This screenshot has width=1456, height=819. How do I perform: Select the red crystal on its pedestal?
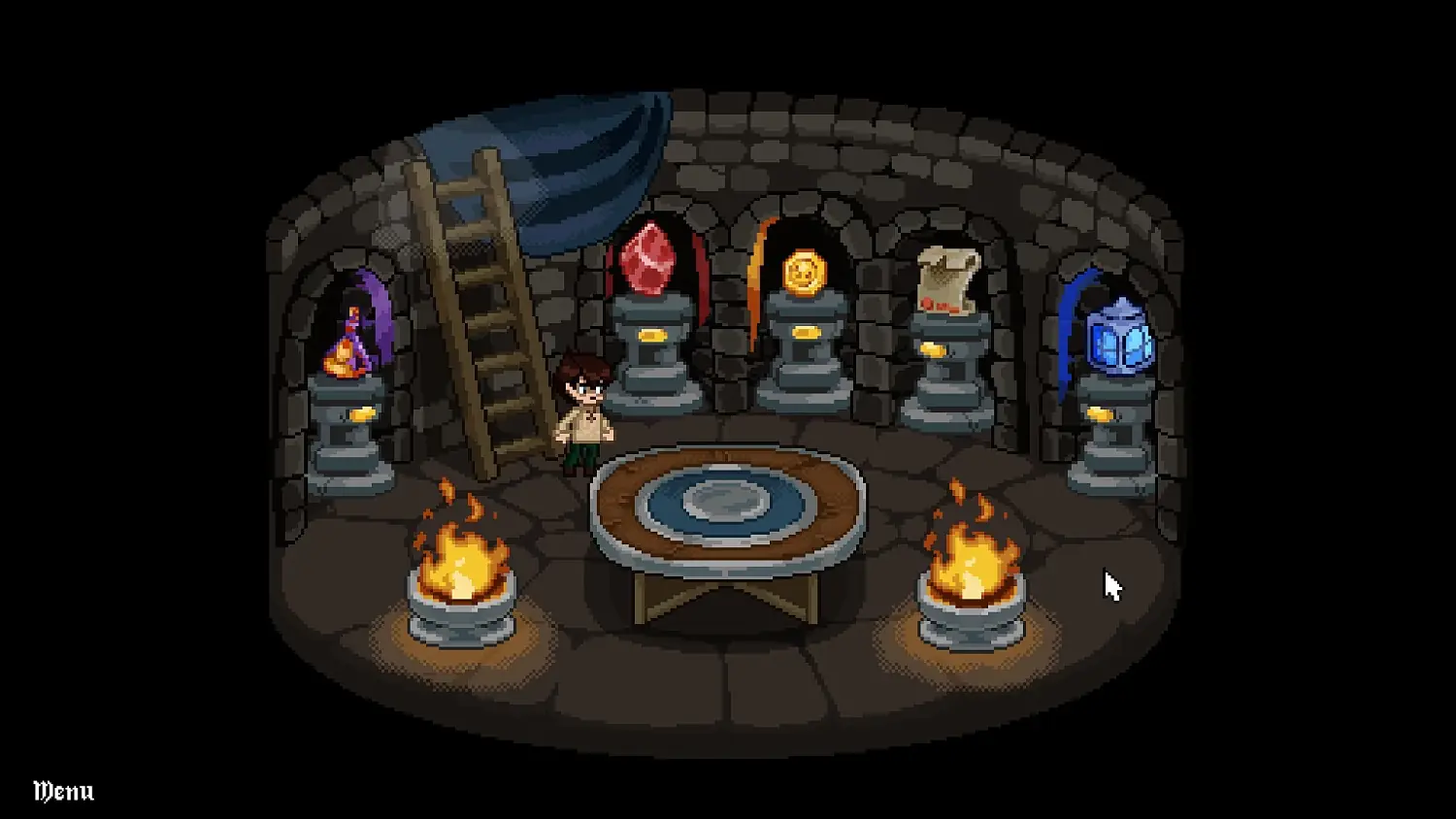coord(648,260)
